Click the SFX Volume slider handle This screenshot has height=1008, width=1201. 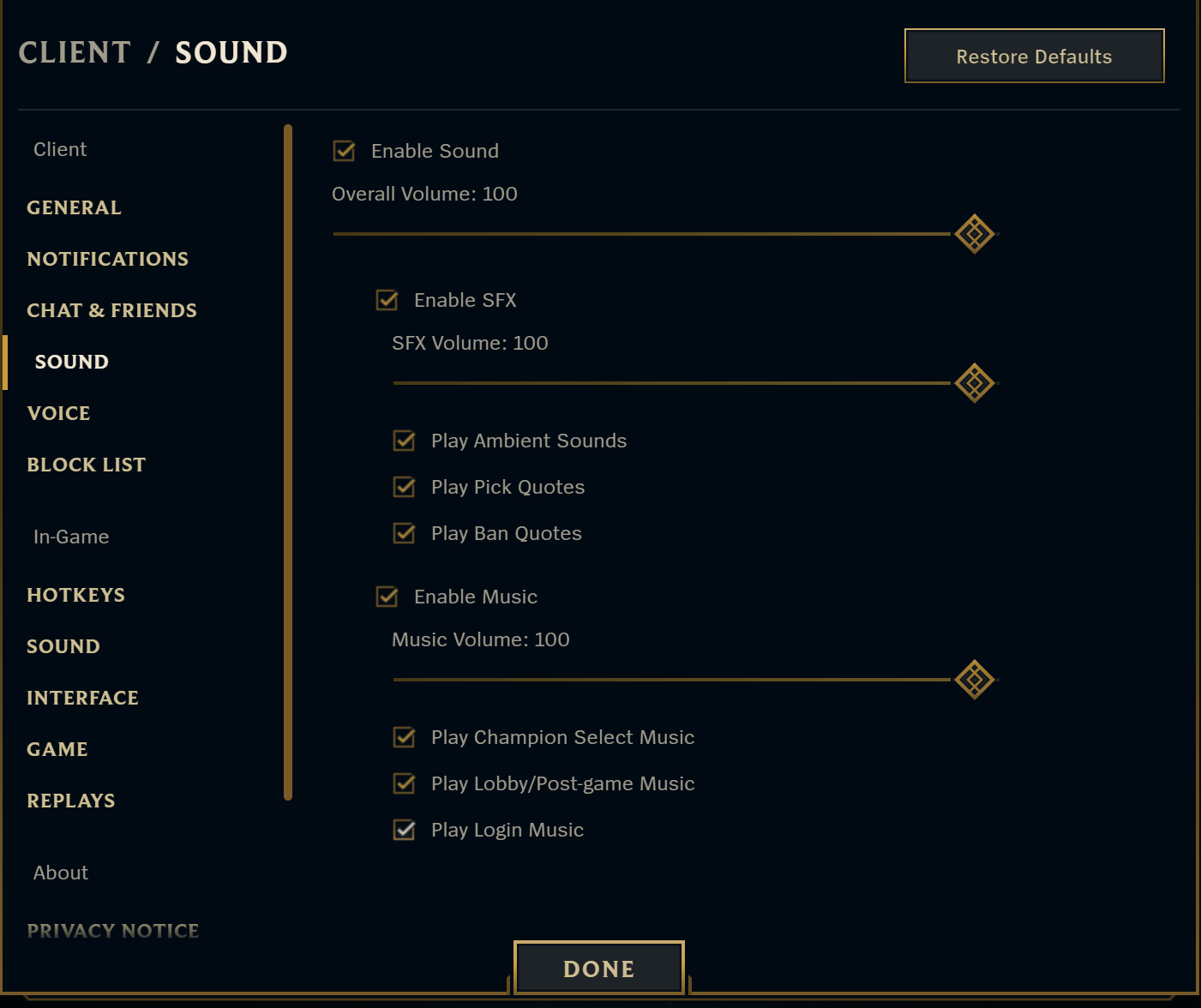pyautogui.click(x=974, y=383)
